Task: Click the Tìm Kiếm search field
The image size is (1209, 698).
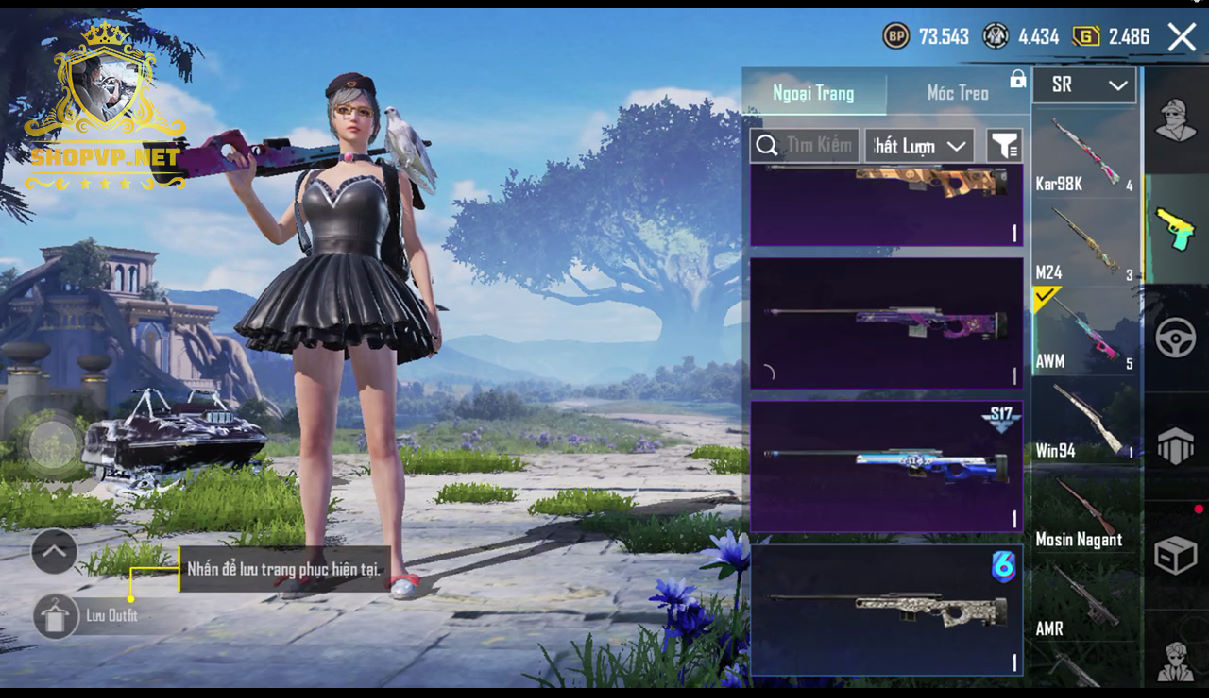Action: [805, 146]
